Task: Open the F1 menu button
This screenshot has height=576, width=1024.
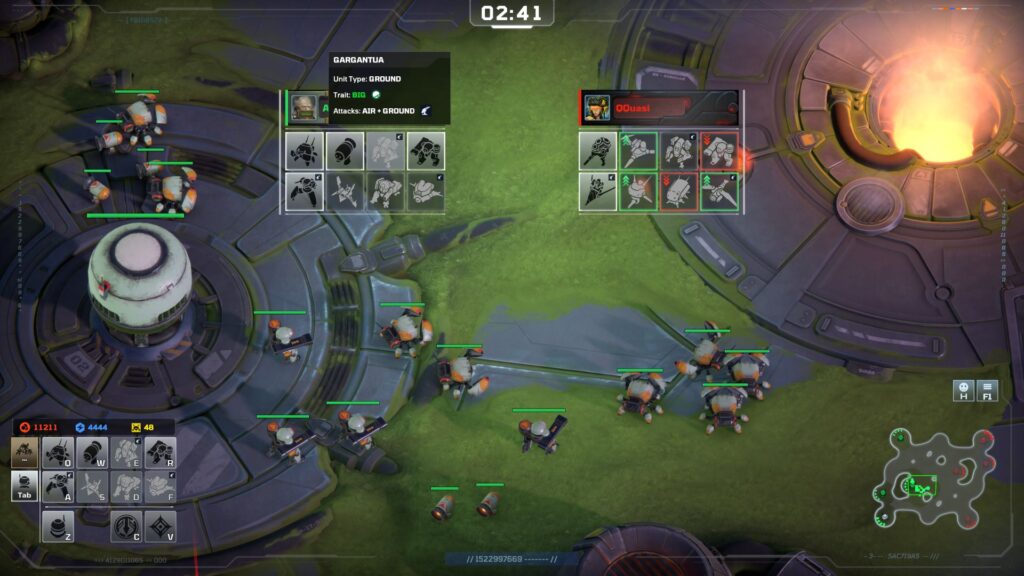Action: pos(988,390)
